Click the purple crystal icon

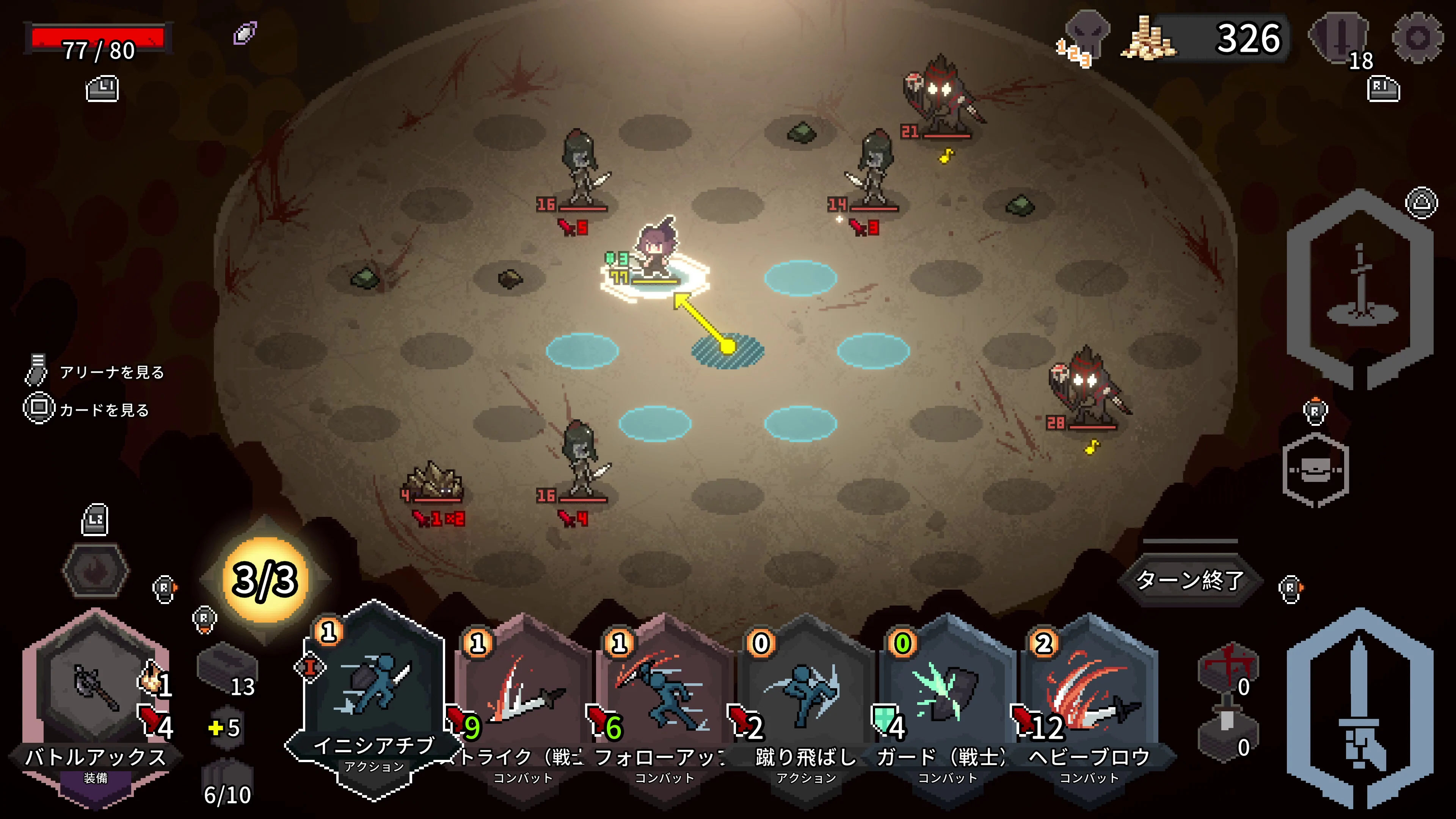click(245, 33)
